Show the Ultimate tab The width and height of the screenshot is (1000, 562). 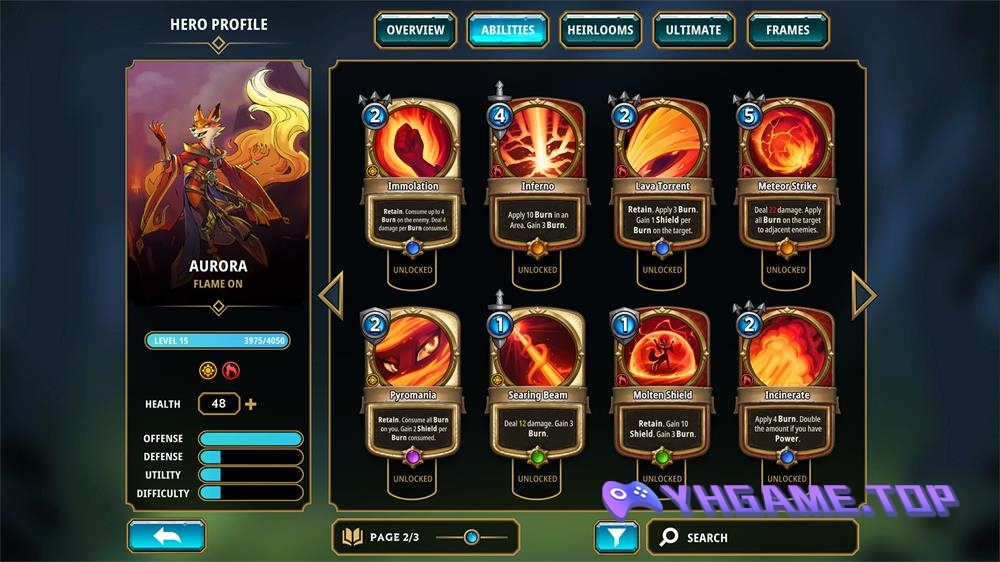pos(693,30)
